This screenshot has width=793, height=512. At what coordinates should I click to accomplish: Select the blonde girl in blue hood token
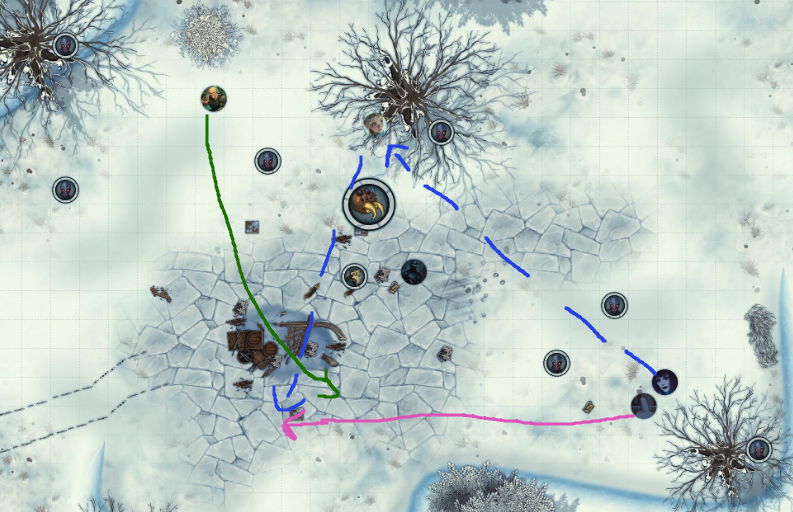pos(375,123)
